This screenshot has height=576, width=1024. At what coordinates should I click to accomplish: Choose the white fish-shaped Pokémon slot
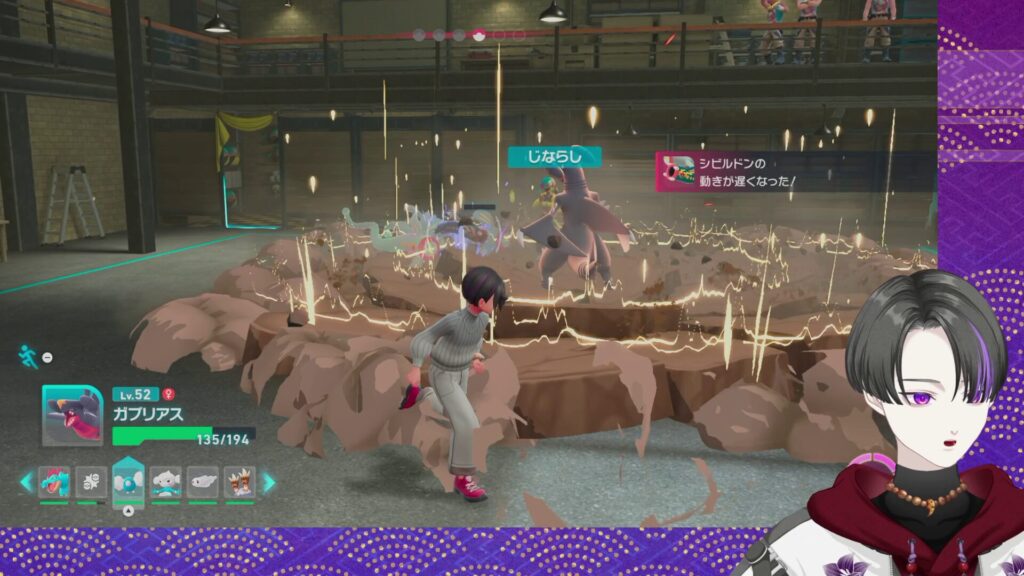202,481
